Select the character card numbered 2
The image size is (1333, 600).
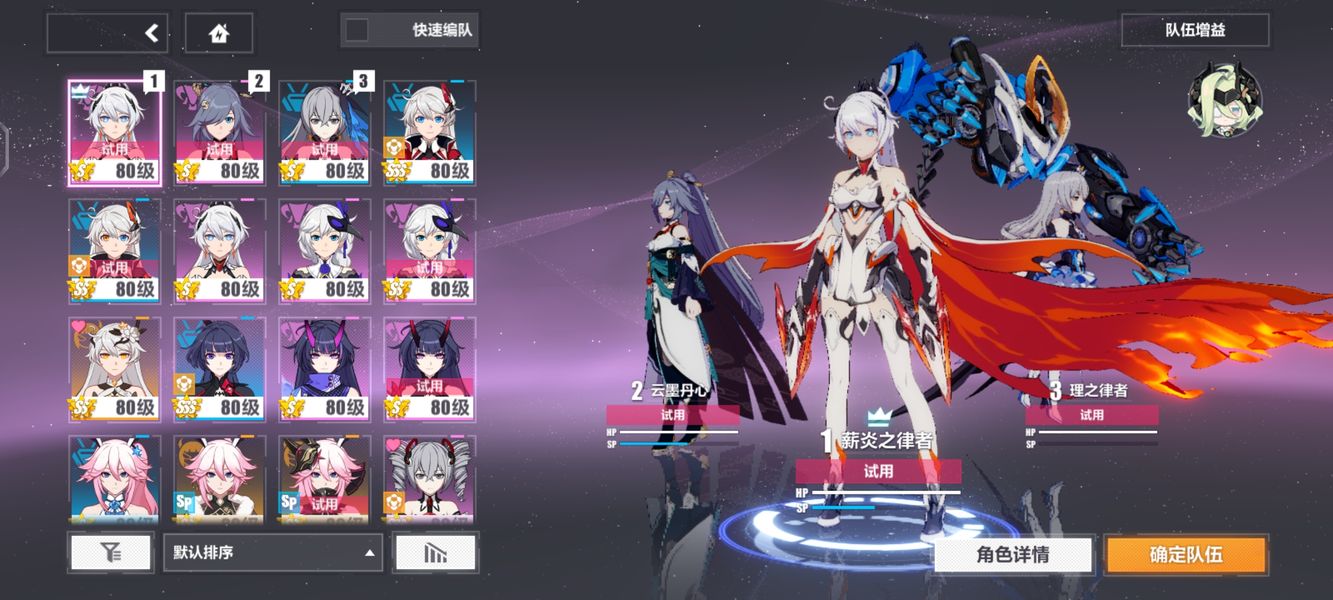click(219, 133)
